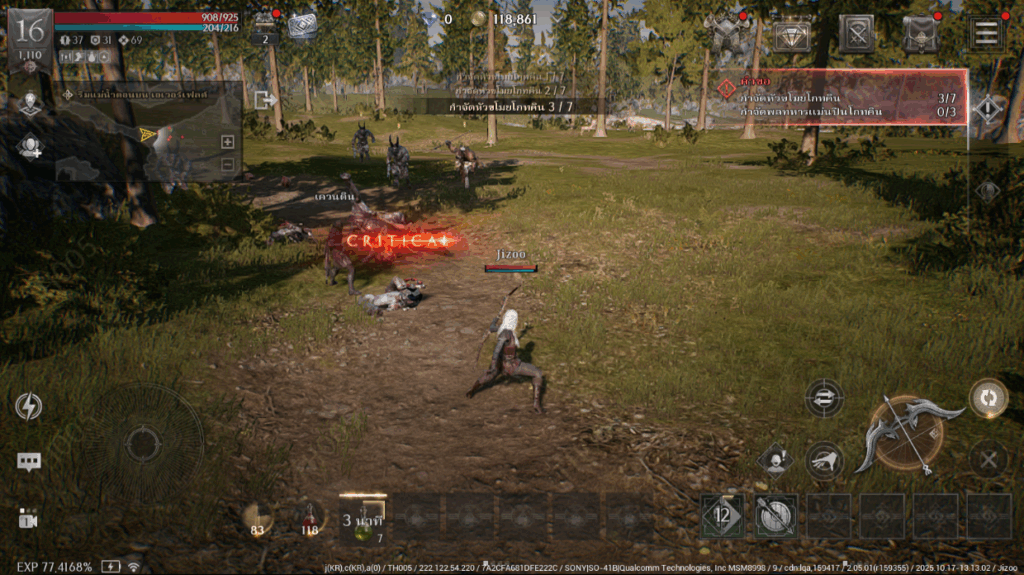The height and width of the screenshot is (575, 1024).
Task: Click the level 16 character badge
Action: (x=30, y=38)
